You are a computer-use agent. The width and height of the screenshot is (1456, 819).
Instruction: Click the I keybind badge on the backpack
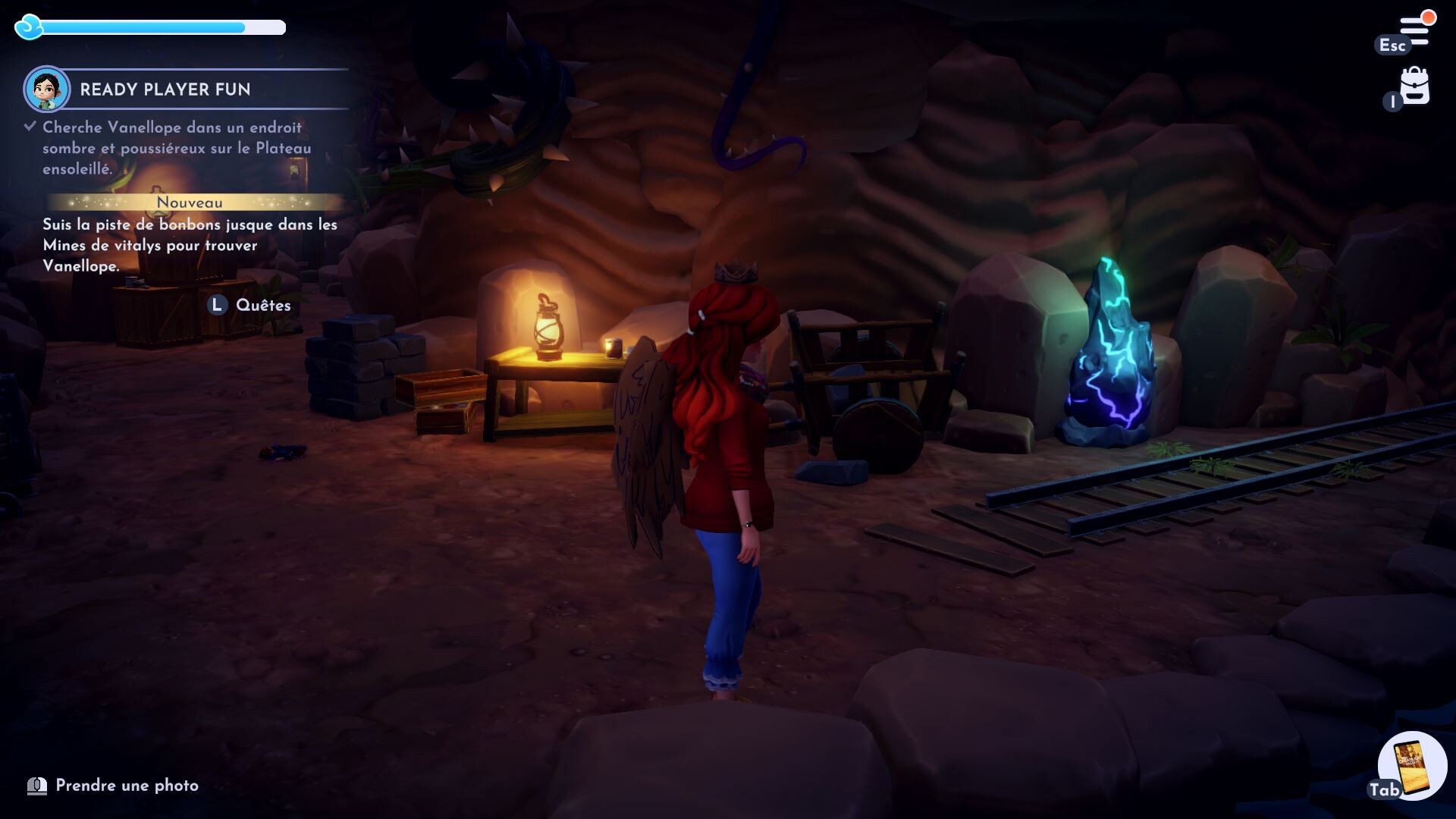[x=1392, y=100]
